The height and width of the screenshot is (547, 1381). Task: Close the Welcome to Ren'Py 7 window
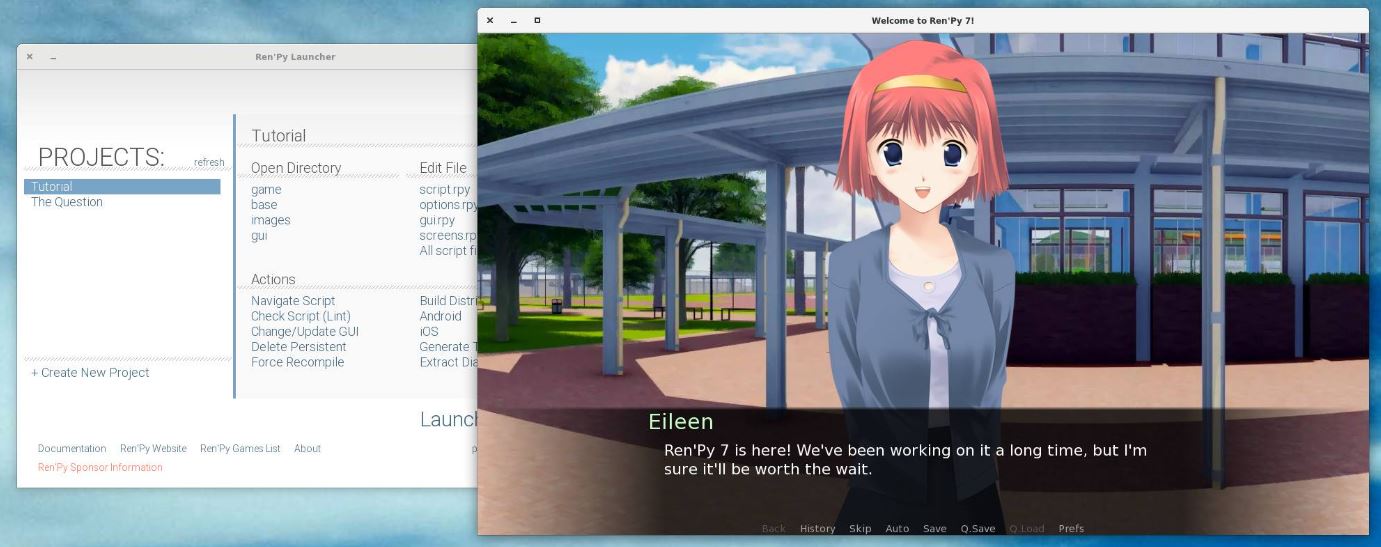coord(490,21)
